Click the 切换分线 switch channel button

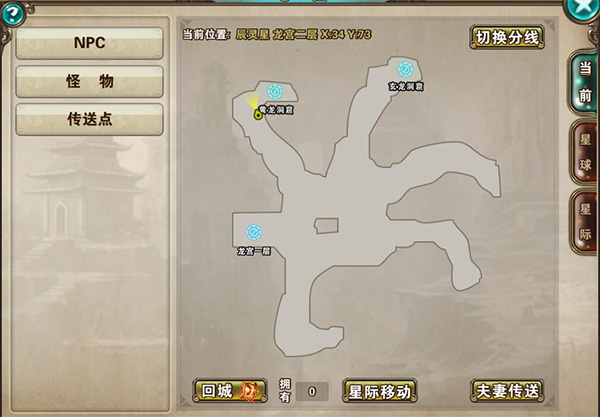pos(507,38)
